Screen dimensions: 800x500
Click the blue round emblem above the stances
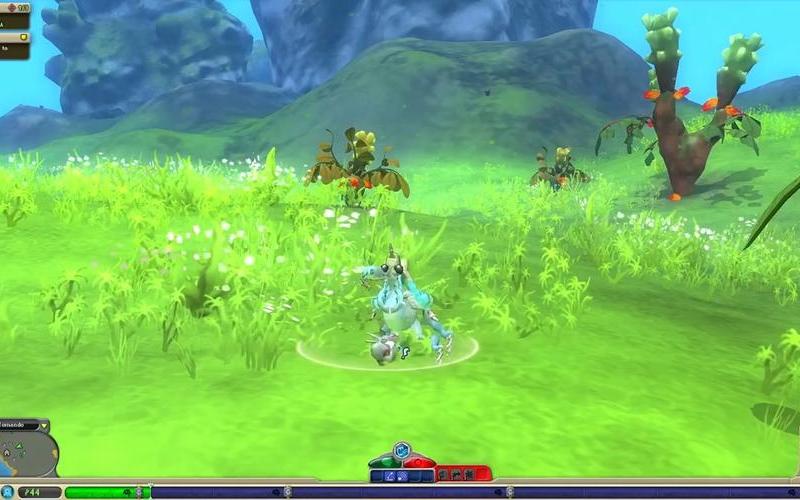click(401, 450)
